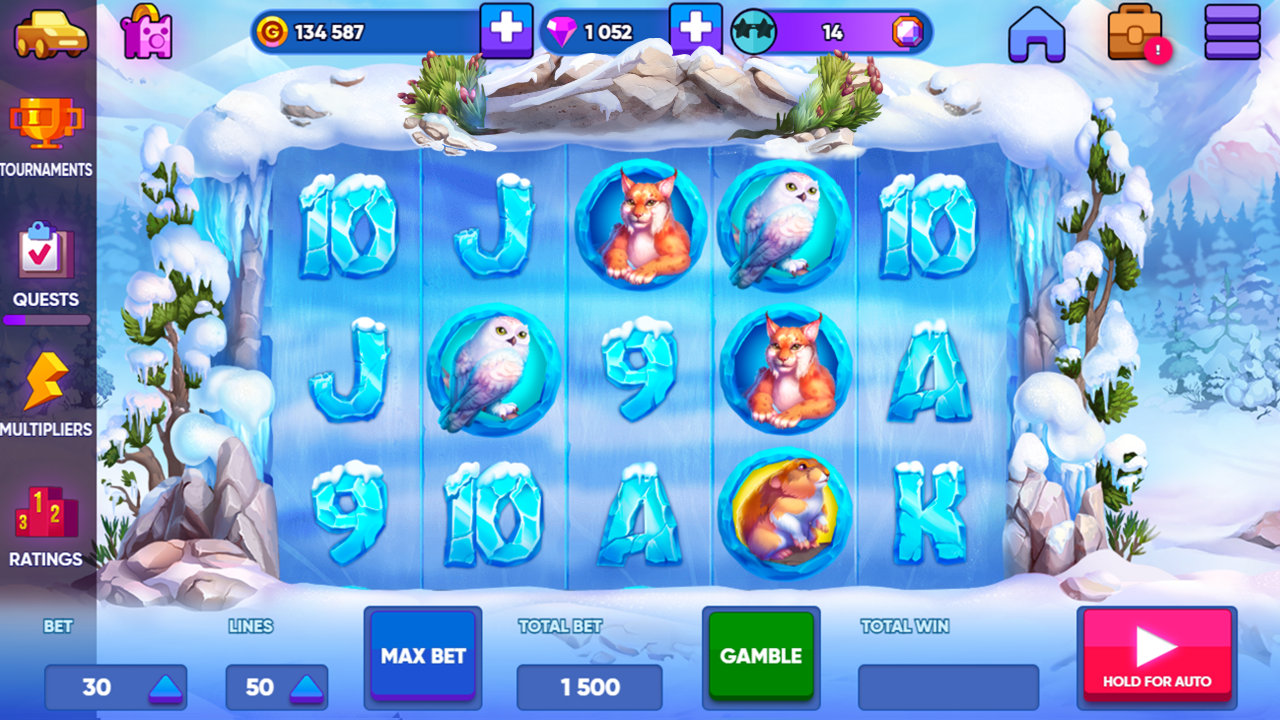1280x720 pixels.
Task: Open the hamburger menu
Action: (x=1233, y=31)
